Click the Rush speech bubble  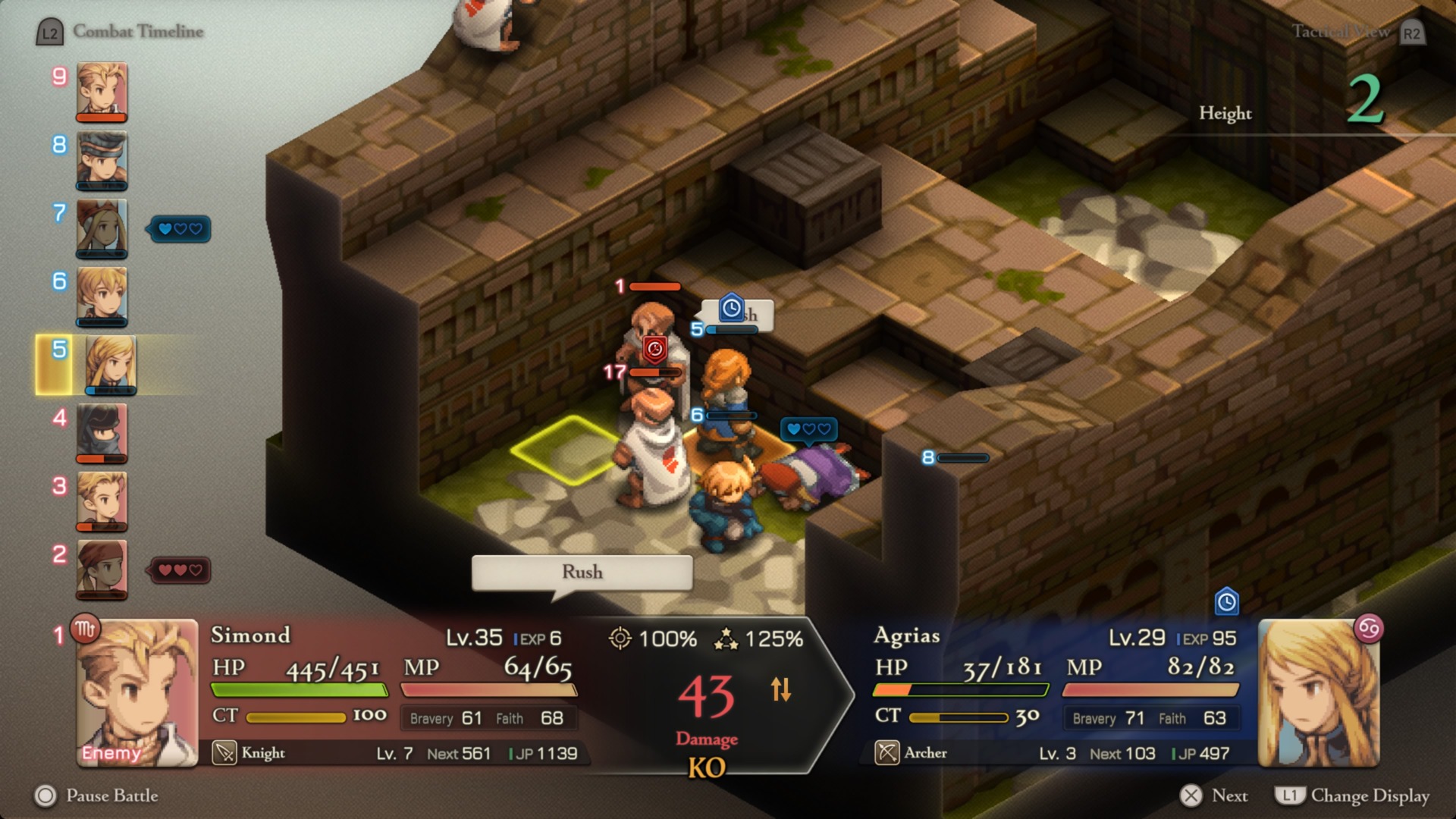click(x=581, y=573)
